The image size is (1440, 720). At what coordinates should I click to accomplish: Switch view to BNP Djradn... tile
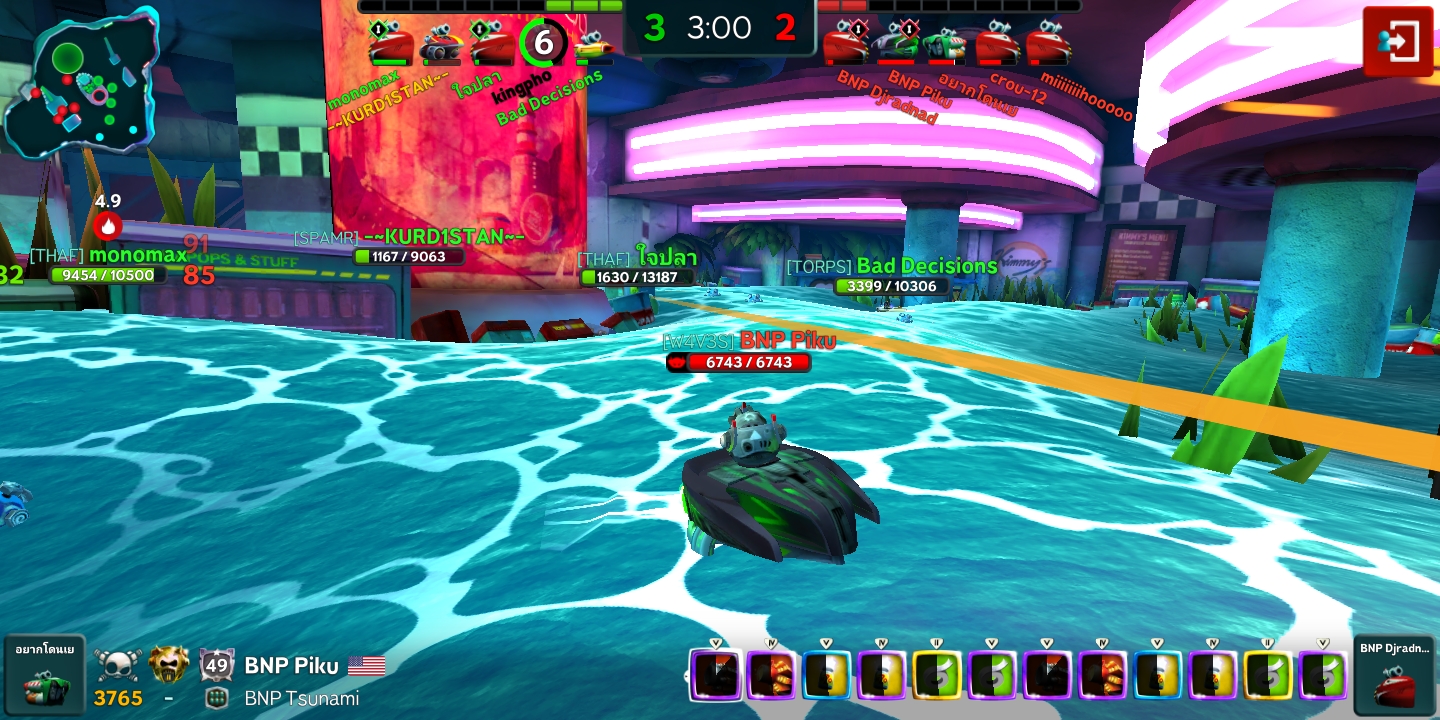1394,675
